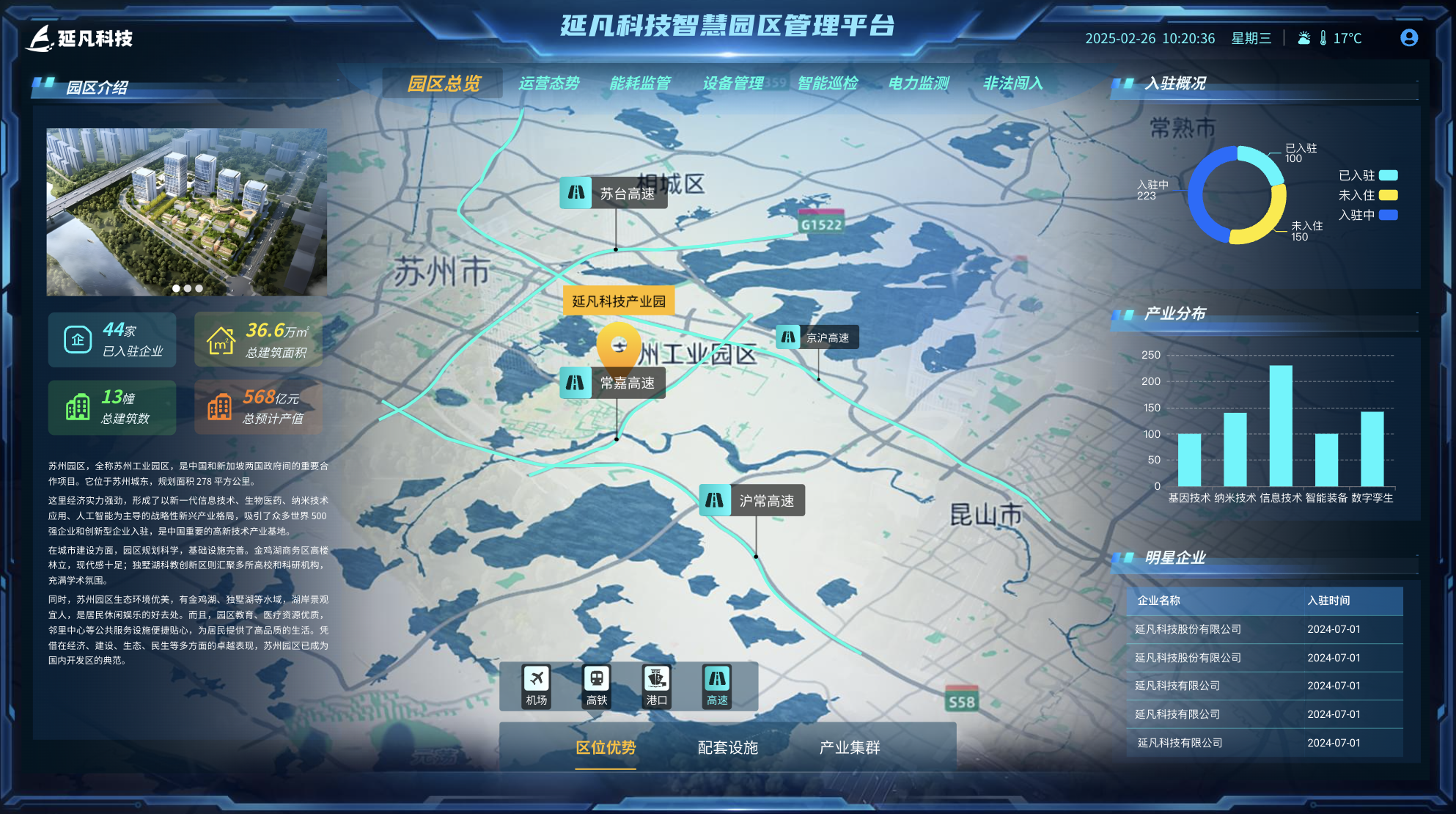Click the weather icon showing 17°C
The image size is (1456, 814).
[1304, 37]
